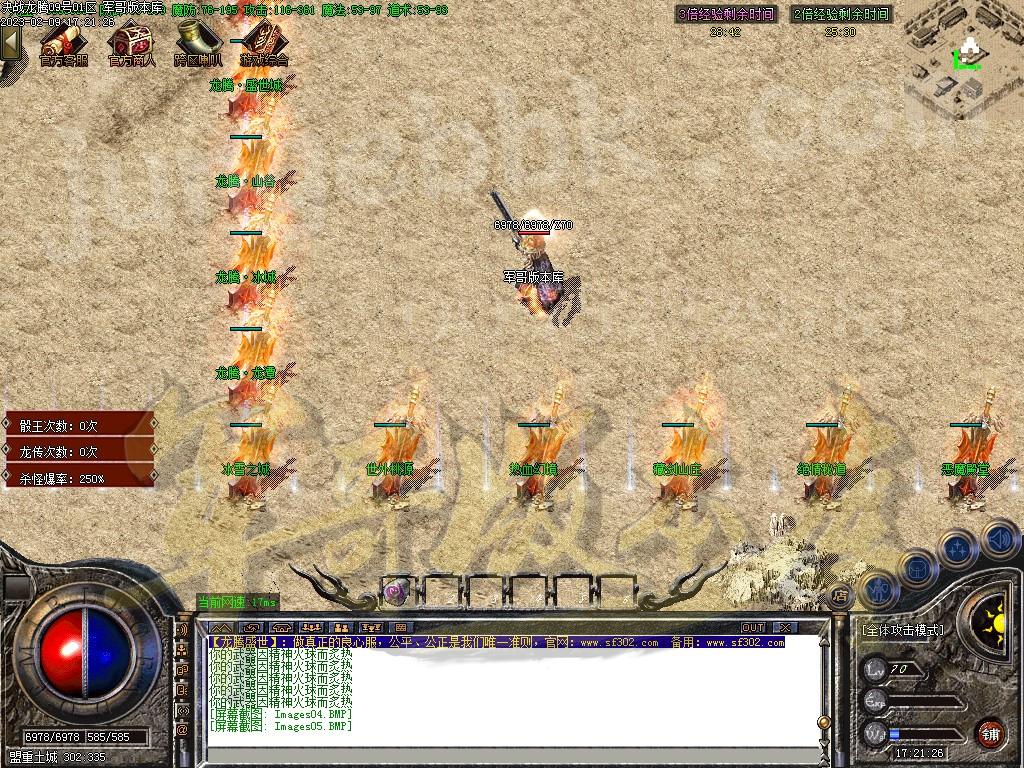Screen dimensions: 1024x768
Task: Click the 杀怪爆率 250% panel
Action: (78, 479)
